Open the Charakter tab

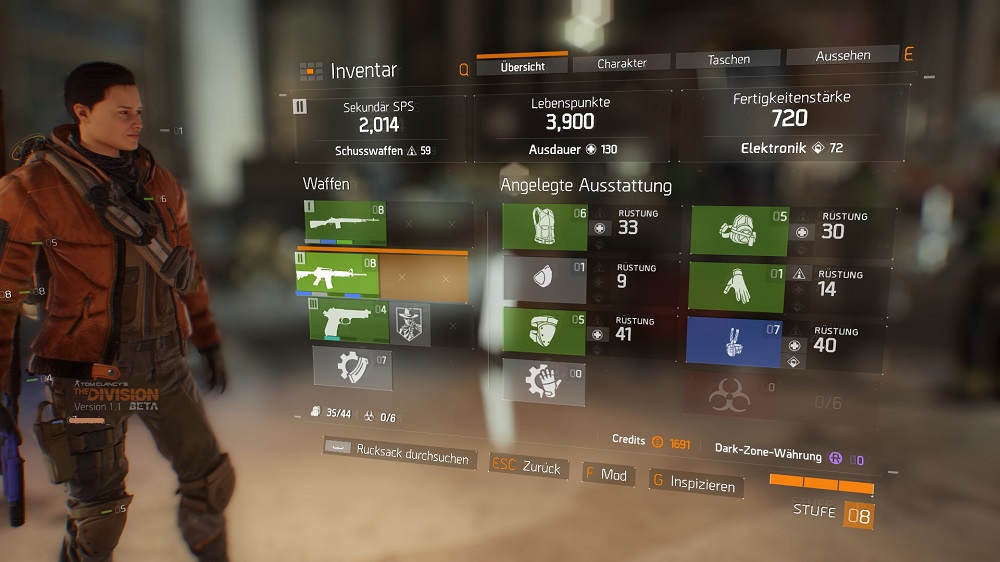622,64
